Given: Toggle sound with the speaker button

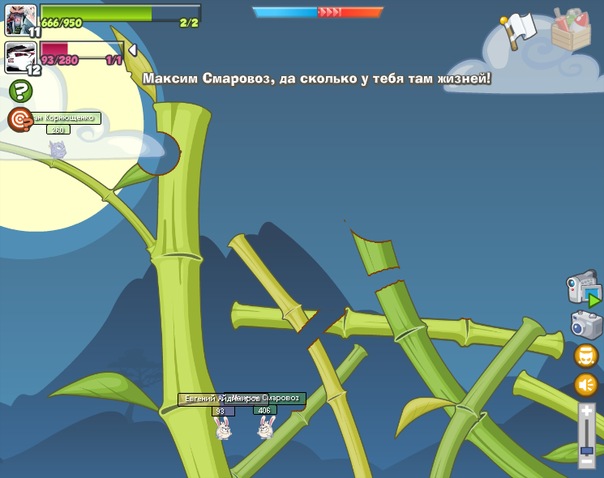Looking at the screenshot, I should [x=586, y=385].
